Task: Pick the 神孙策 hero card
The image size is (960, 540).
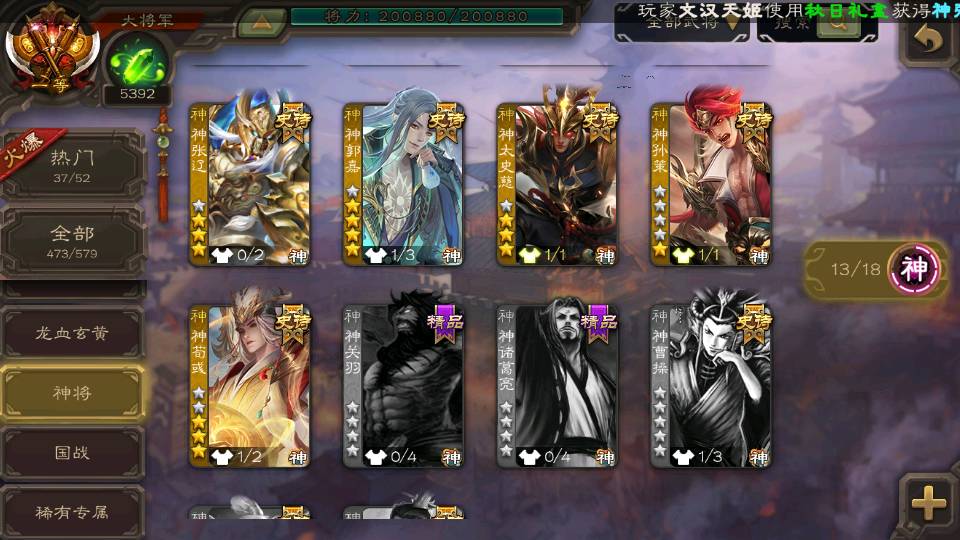Action: pos(711,184)
